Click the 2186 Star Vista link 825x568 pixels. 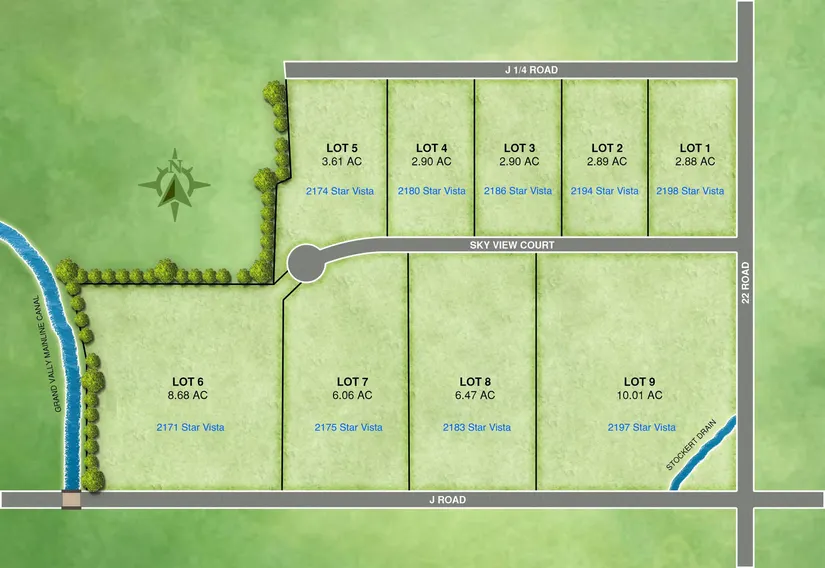(x=518, y=191)
